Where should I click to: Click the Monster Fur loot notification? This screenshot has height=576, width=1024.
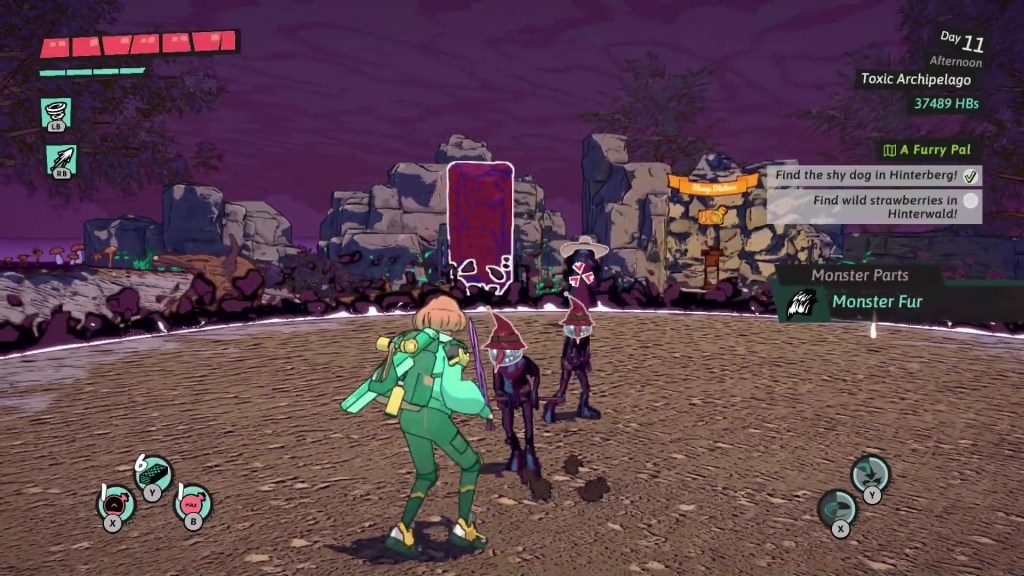tap(875, 301)
